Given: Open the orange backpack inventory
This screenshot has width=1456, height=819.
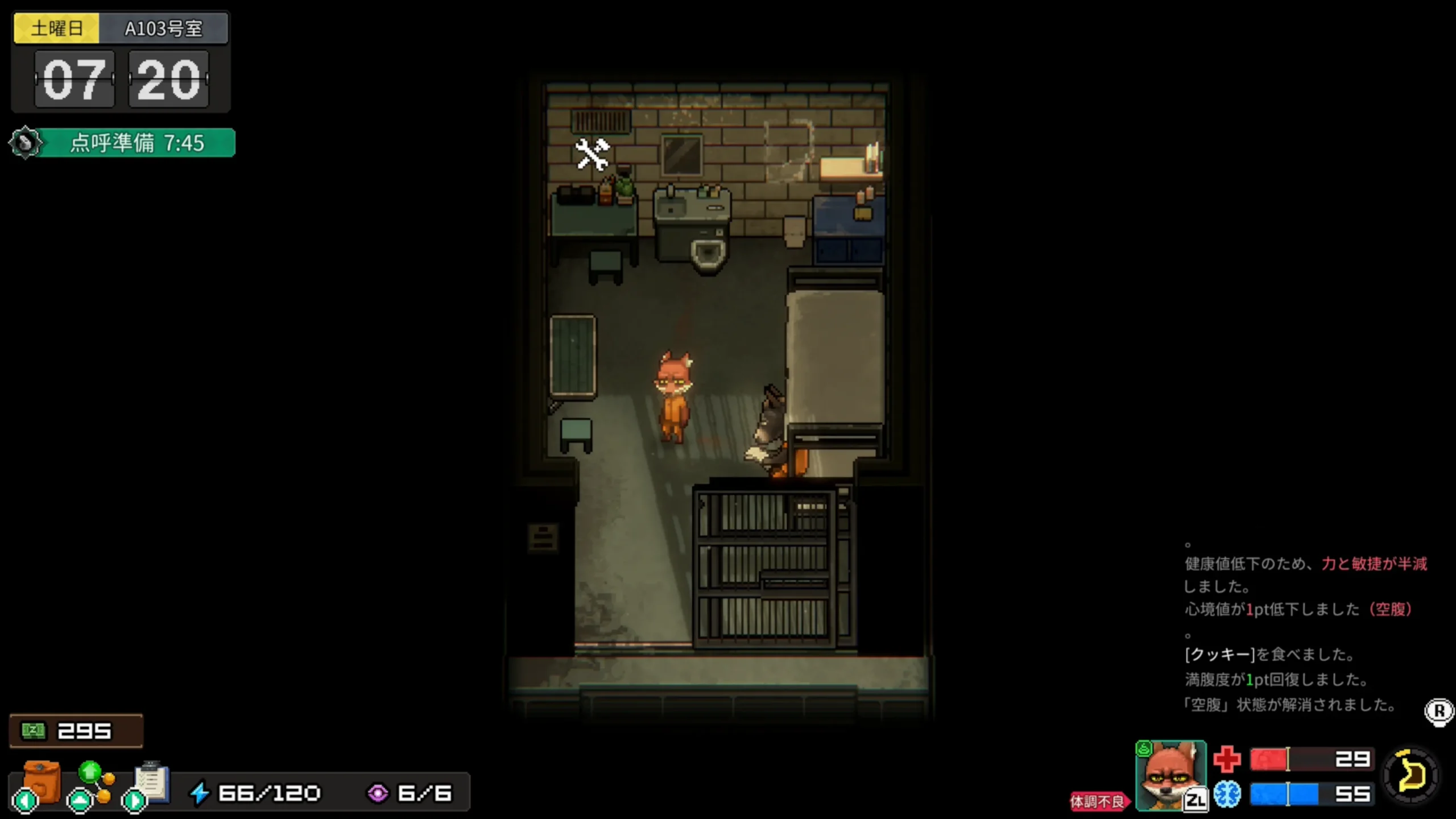Looking at the screenshot, I should click(x=41, y=783).
